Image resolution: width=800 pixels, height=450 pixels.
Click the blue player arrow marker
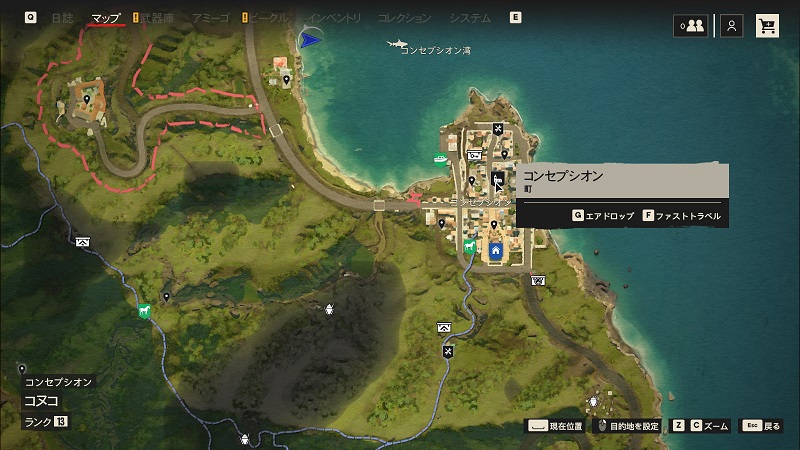tap(310, 39)
